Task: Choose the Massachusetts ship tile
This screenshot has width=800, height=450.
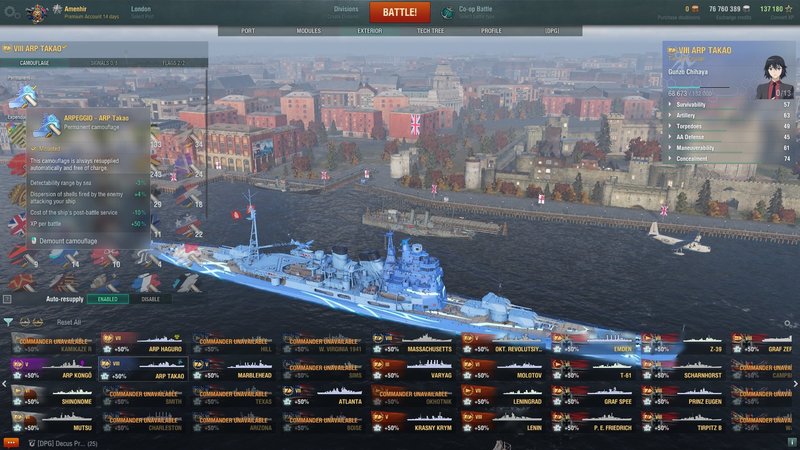Action: 413,343
